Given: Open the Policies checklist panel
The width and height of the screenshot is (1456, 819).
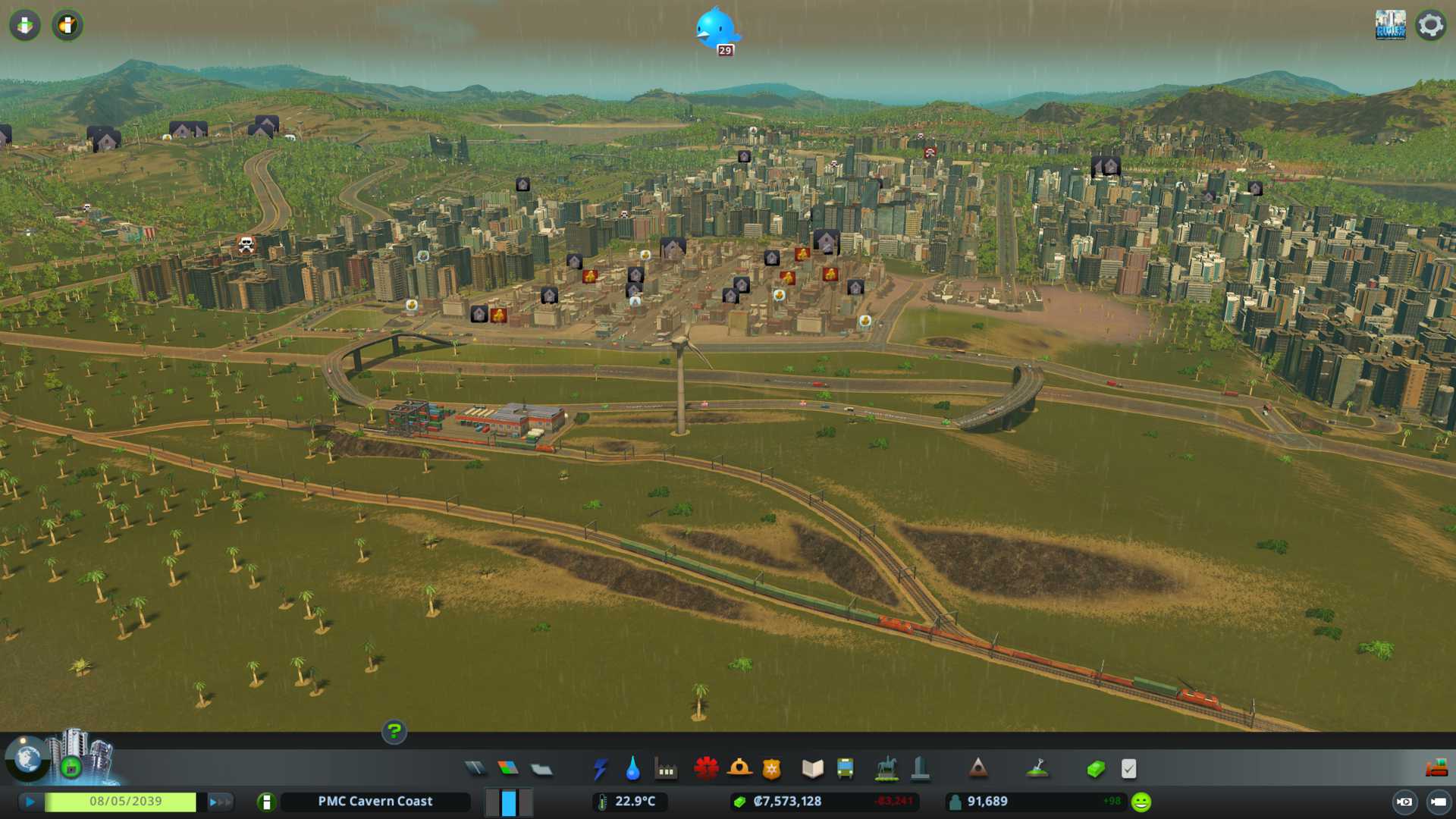Looking at the screenshot, I should (1128, 769).
